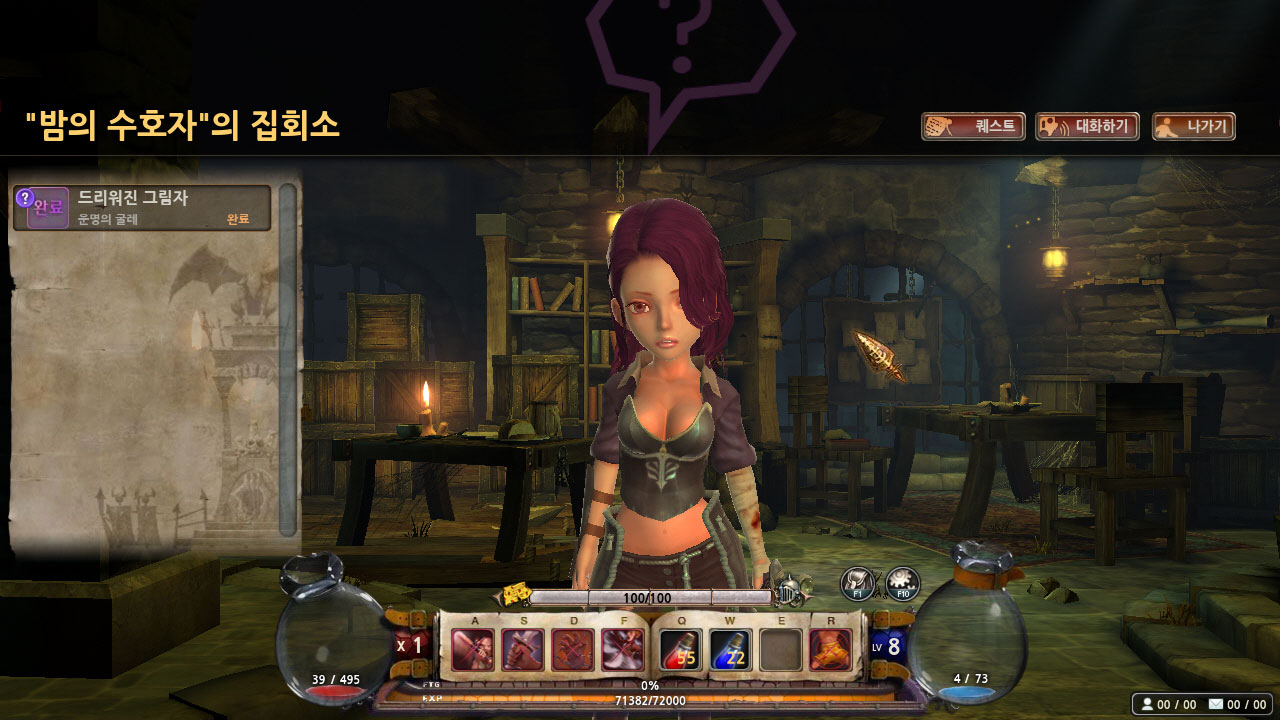Activate the F-slot skill icon
Screen dimensions: 1280x720
click(623, 650)
